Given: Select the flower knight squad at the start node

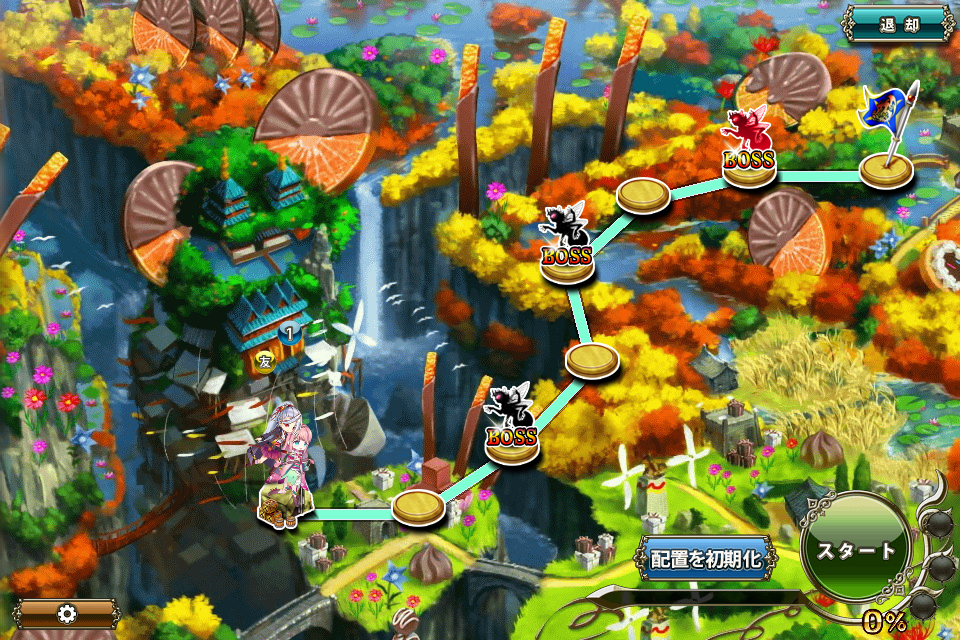Looking at the screenshot, I should (x=287, y=470).
